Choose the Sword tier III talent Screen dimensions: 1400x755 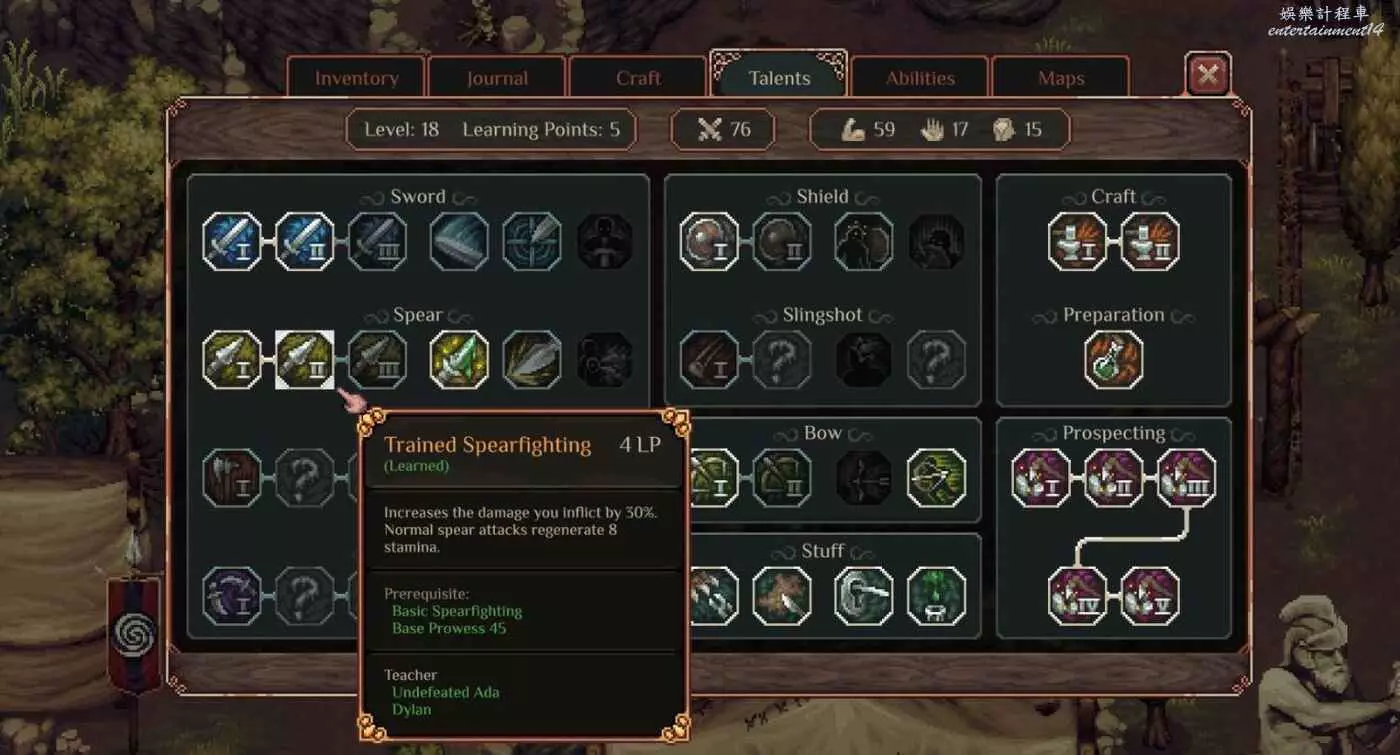click(x=377, y=241)
